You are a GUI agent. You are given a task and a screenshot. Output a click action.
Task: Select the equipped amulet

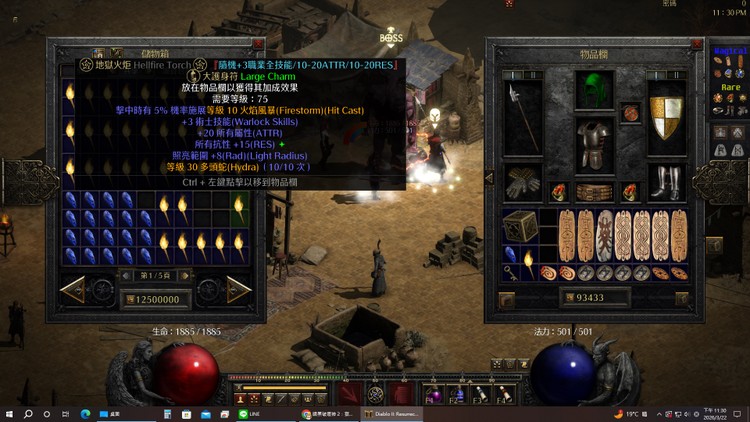pyautogui.click(x=632, y=111)
